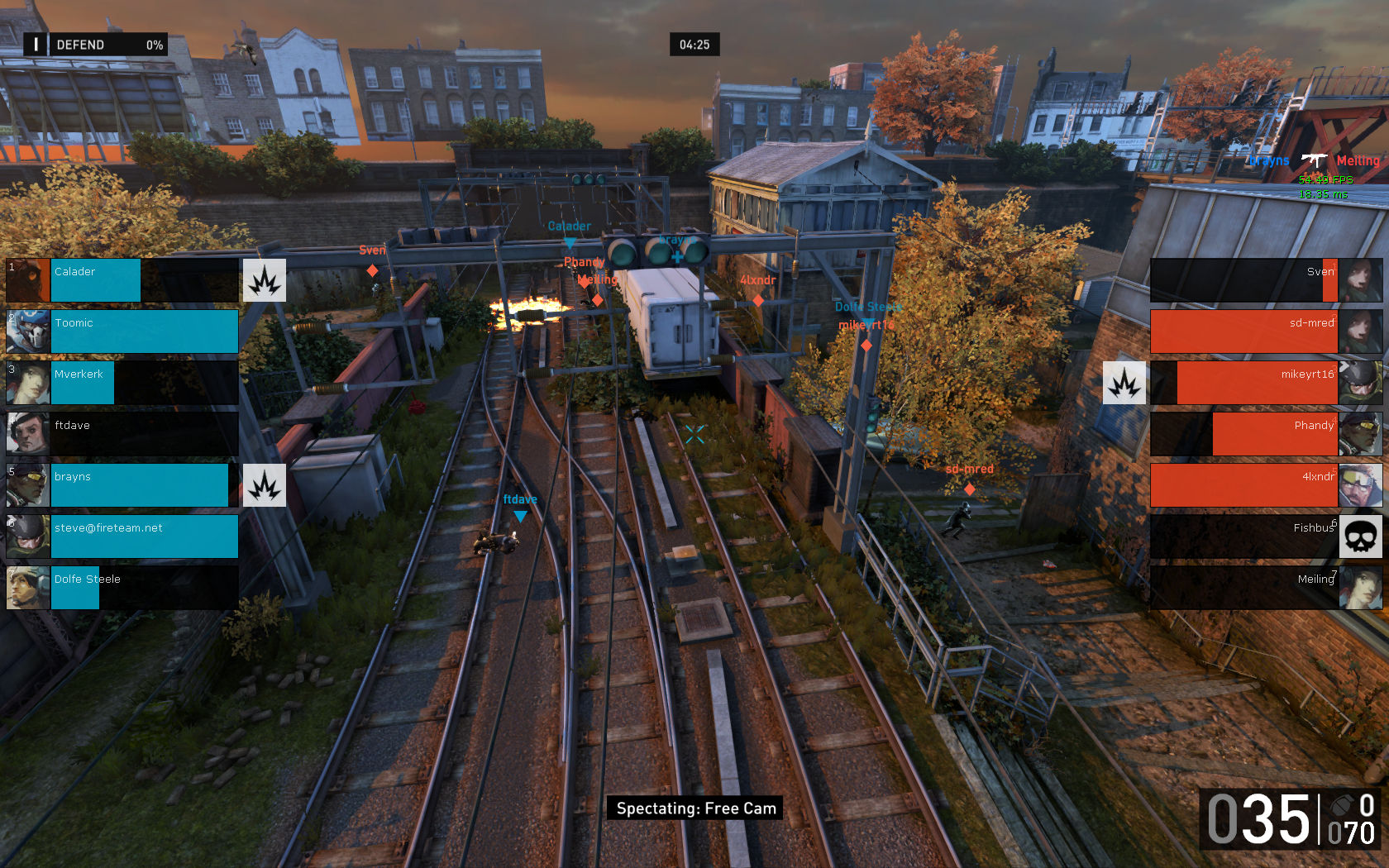Click the skull icon beside Fishbus
Viewport: 1389px width, 868px height.
click(1360, 537)
